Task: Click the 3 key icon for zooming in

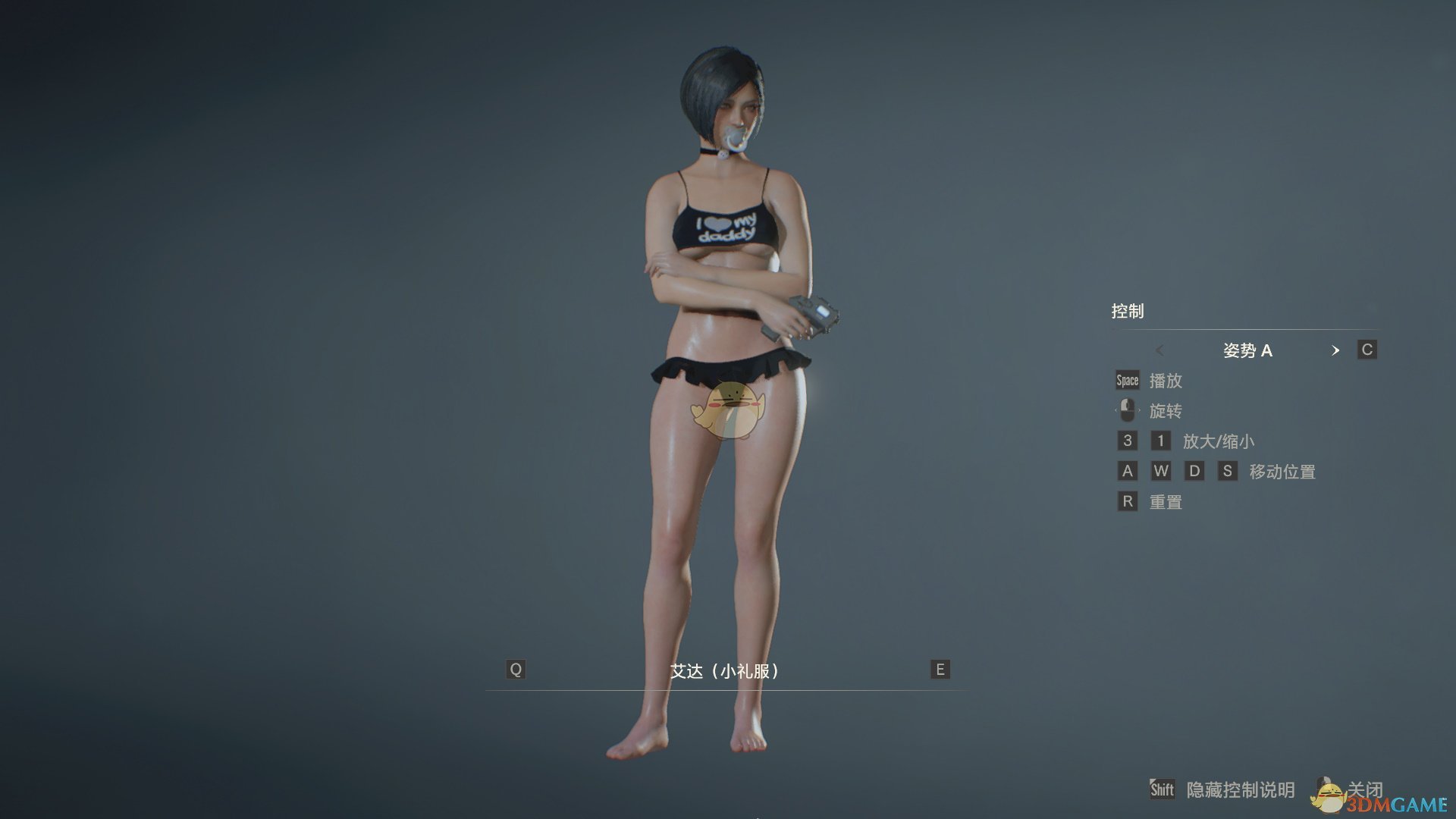Action: pos(1127,441)
